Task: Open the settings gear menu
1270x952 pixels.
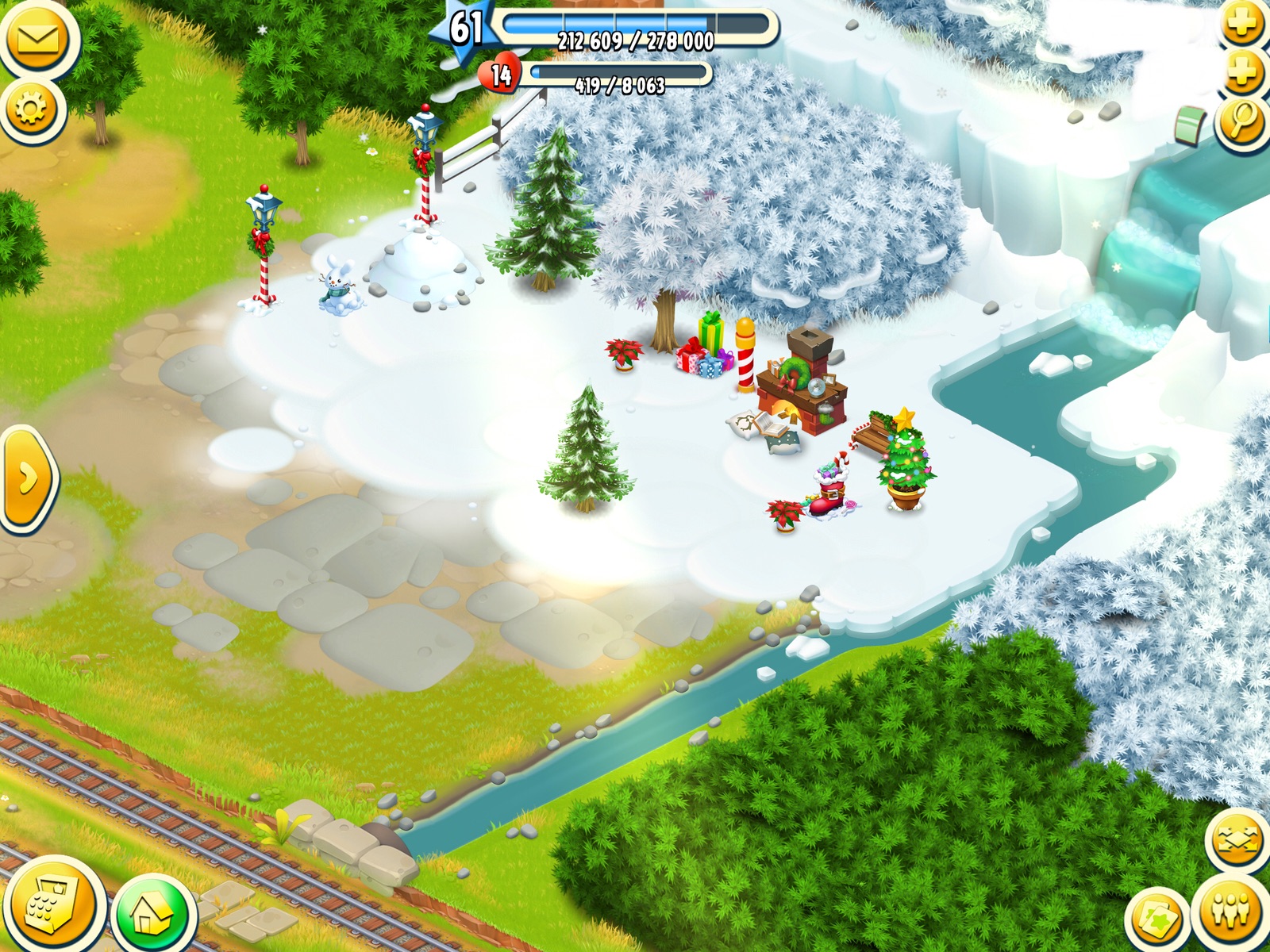Action: [32, 109]
